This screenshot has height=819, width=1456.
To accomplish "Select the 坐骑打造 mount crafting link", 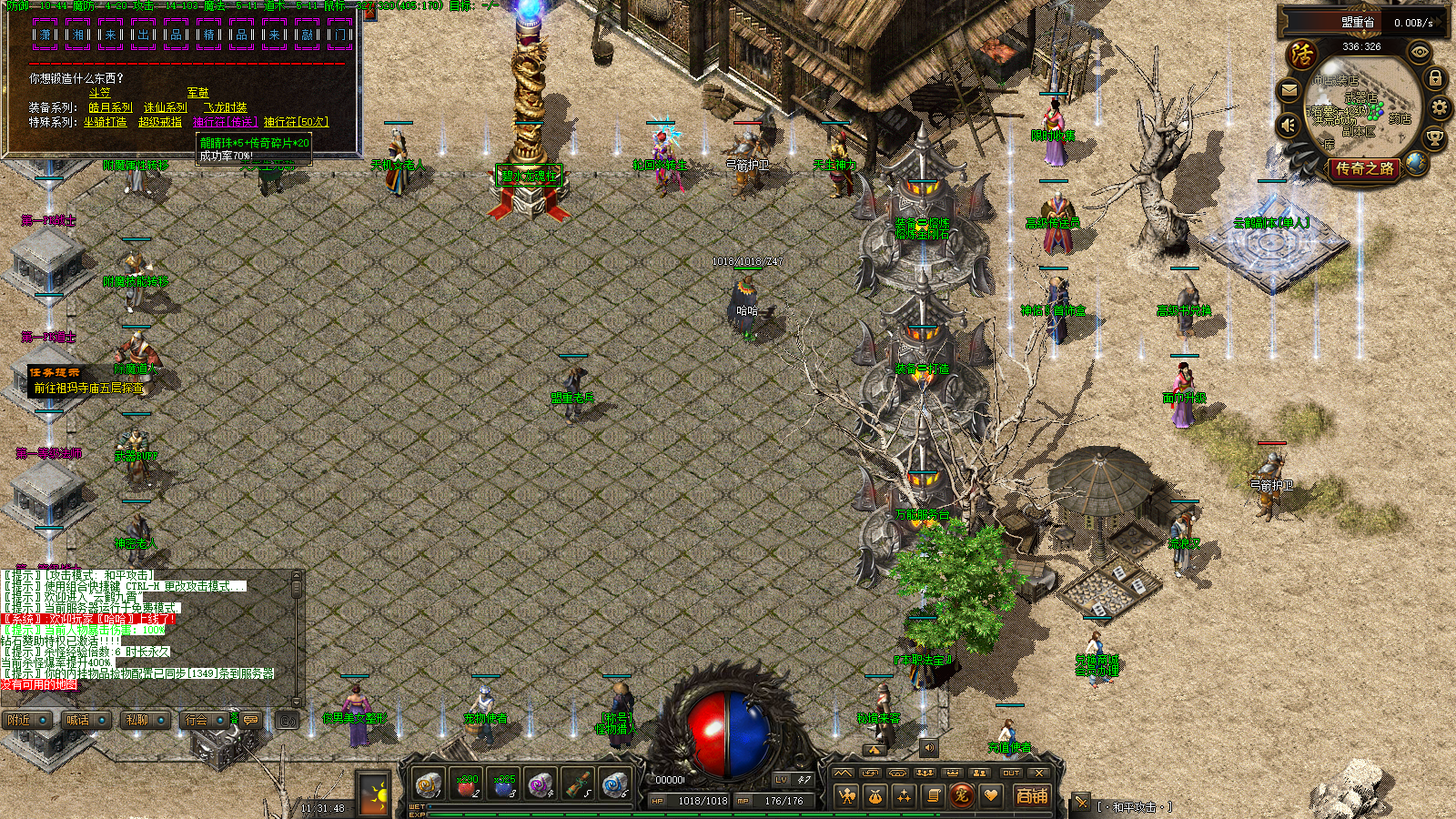I will [106, 122].
